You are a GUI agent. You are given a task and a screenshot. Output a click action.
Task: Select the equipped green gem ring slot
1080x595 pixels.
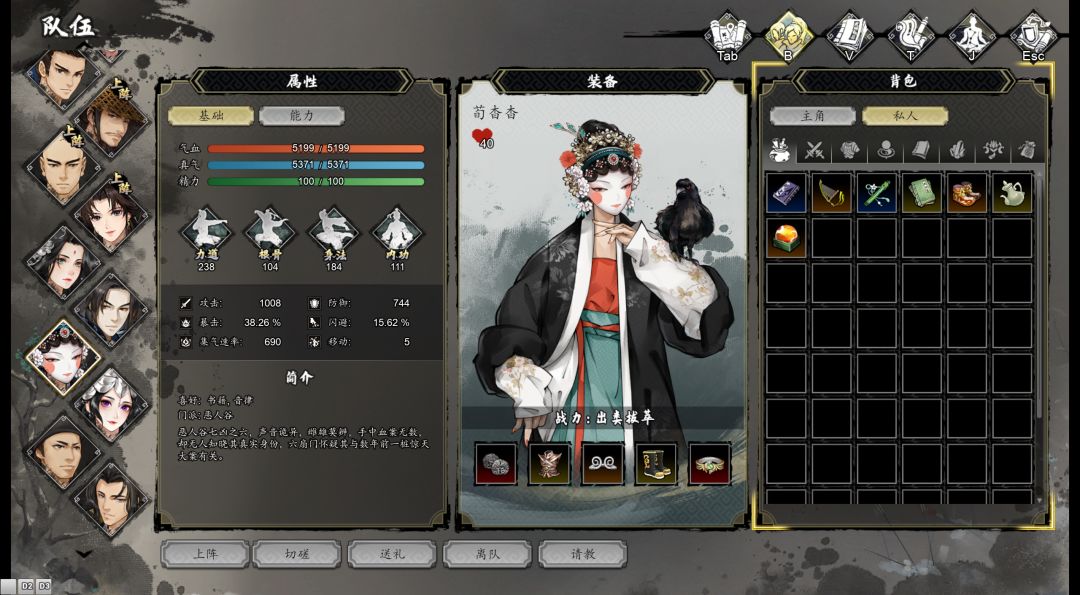(x=709, y=464)
